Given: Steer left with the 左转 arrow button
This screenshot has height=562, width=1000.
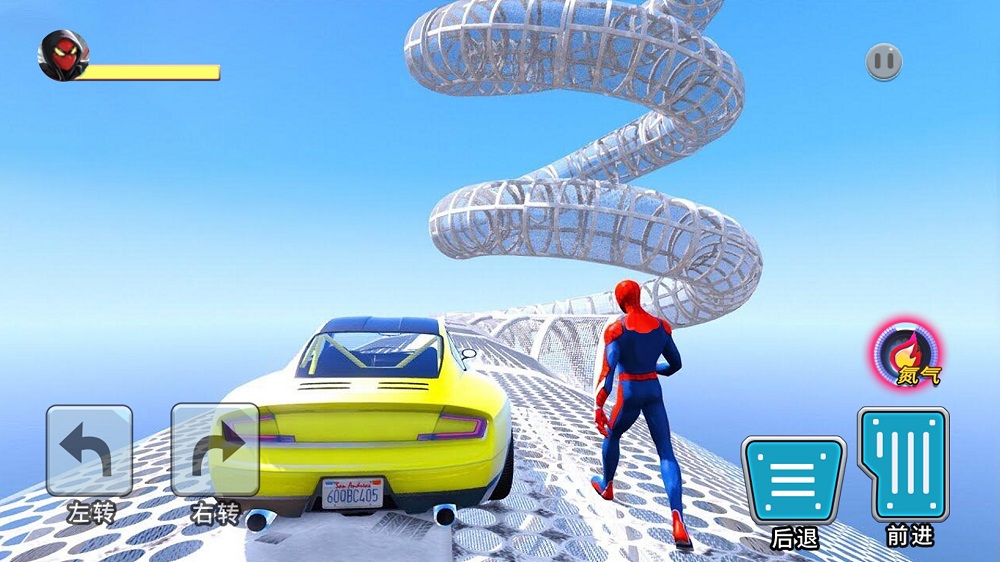Looking at the screenshot, I should [89, 450].
